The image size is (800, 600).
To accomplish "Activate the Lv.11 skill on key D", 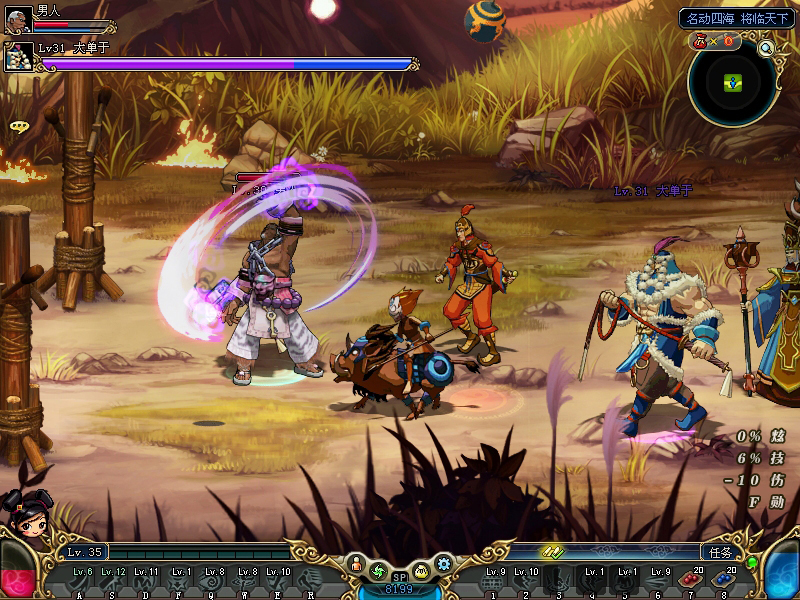I will pos(145,580).
